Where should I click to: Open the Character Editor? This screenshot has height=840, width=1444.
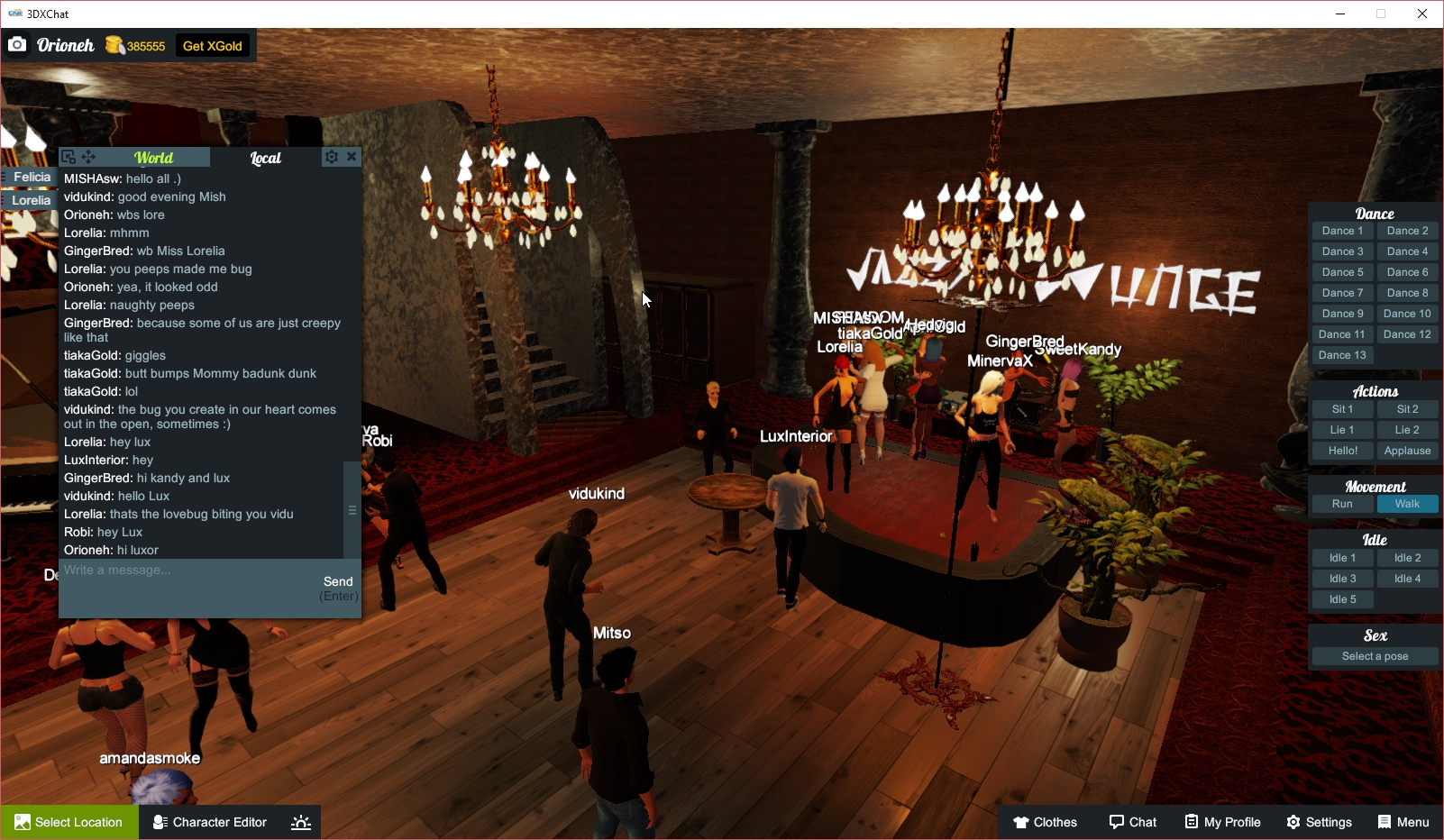click(209, 821)
